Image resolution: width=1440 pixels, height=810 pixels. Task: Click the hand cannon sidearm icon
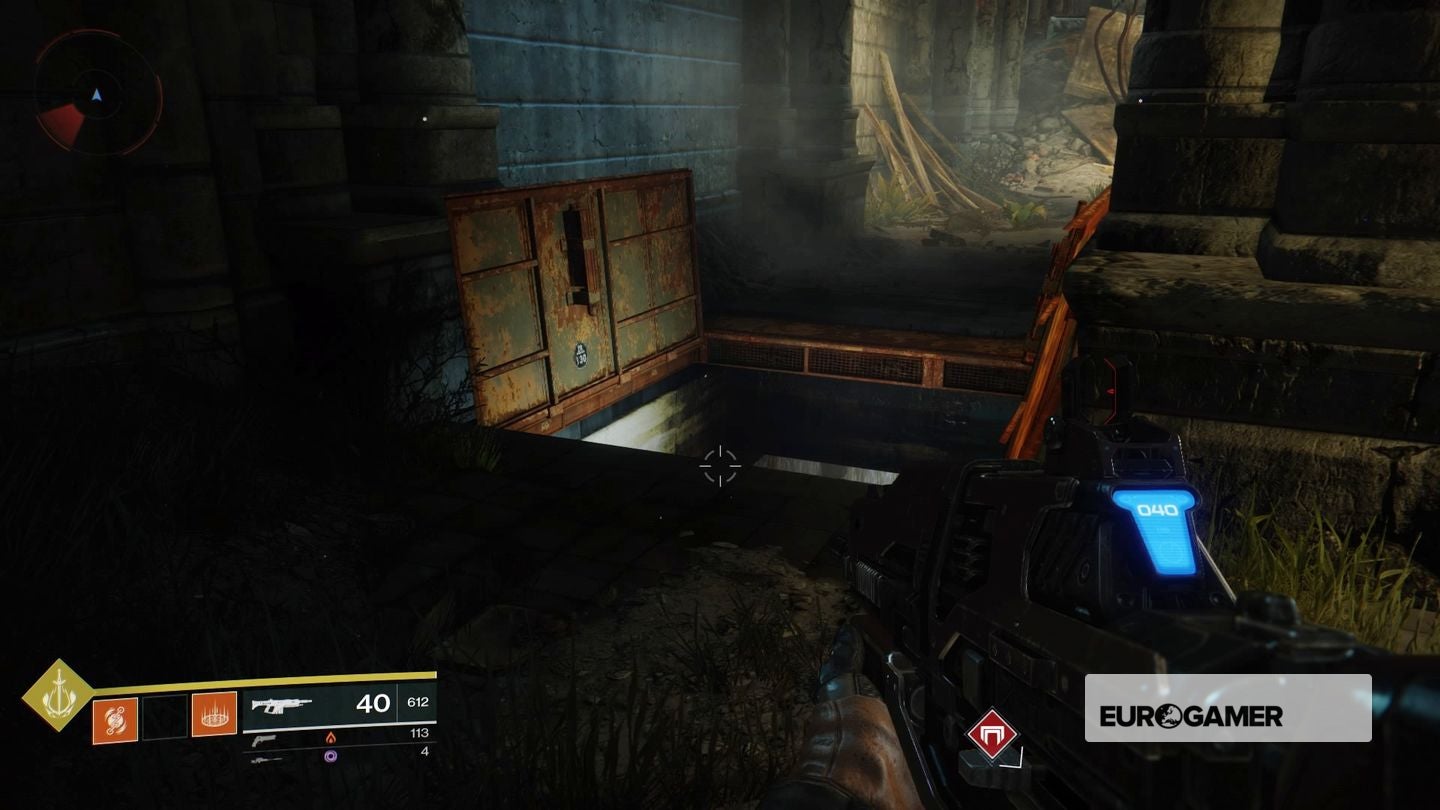pos(263,740)
